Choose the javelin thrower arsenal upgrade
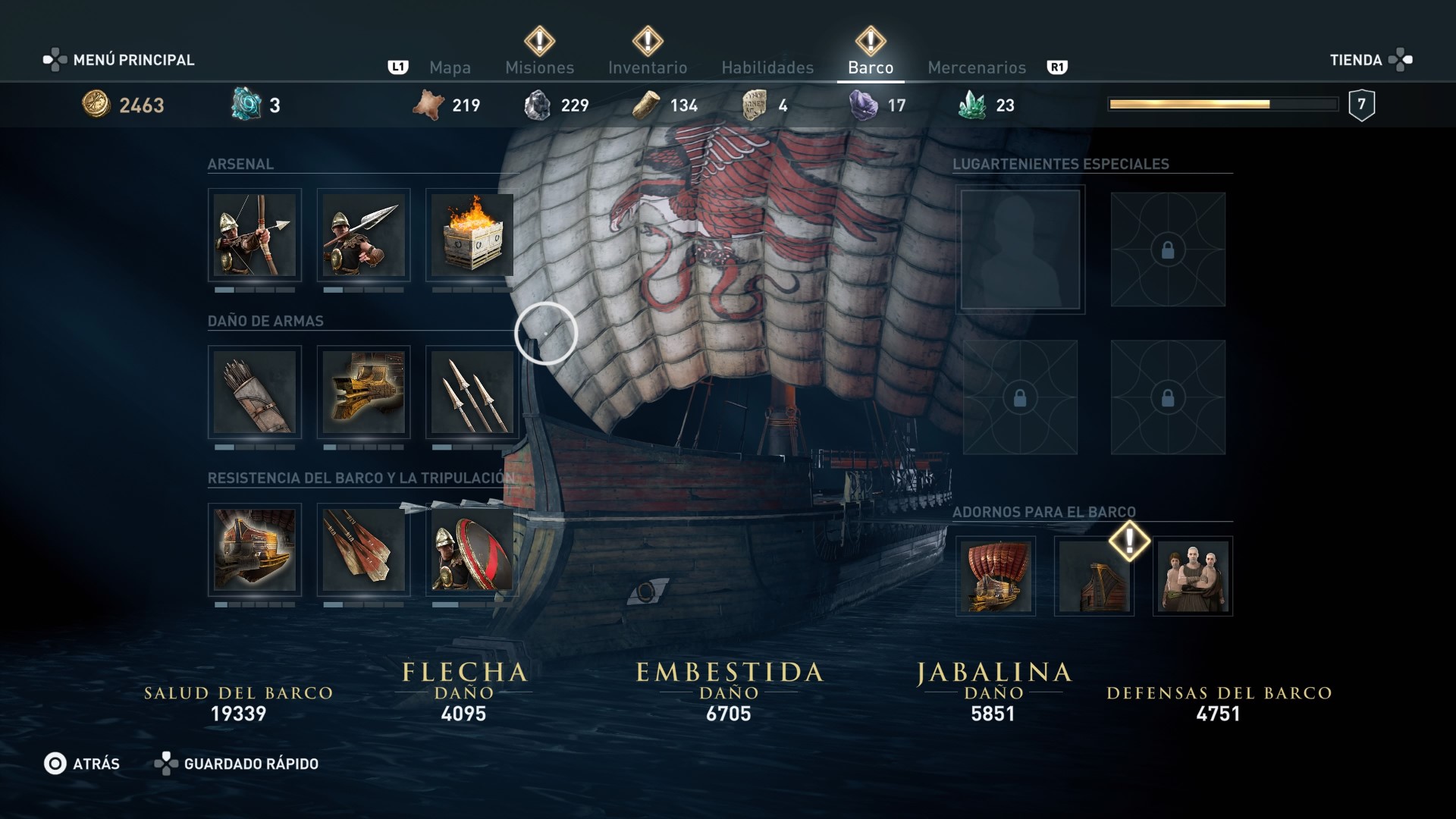 click(x=363, y=235)
